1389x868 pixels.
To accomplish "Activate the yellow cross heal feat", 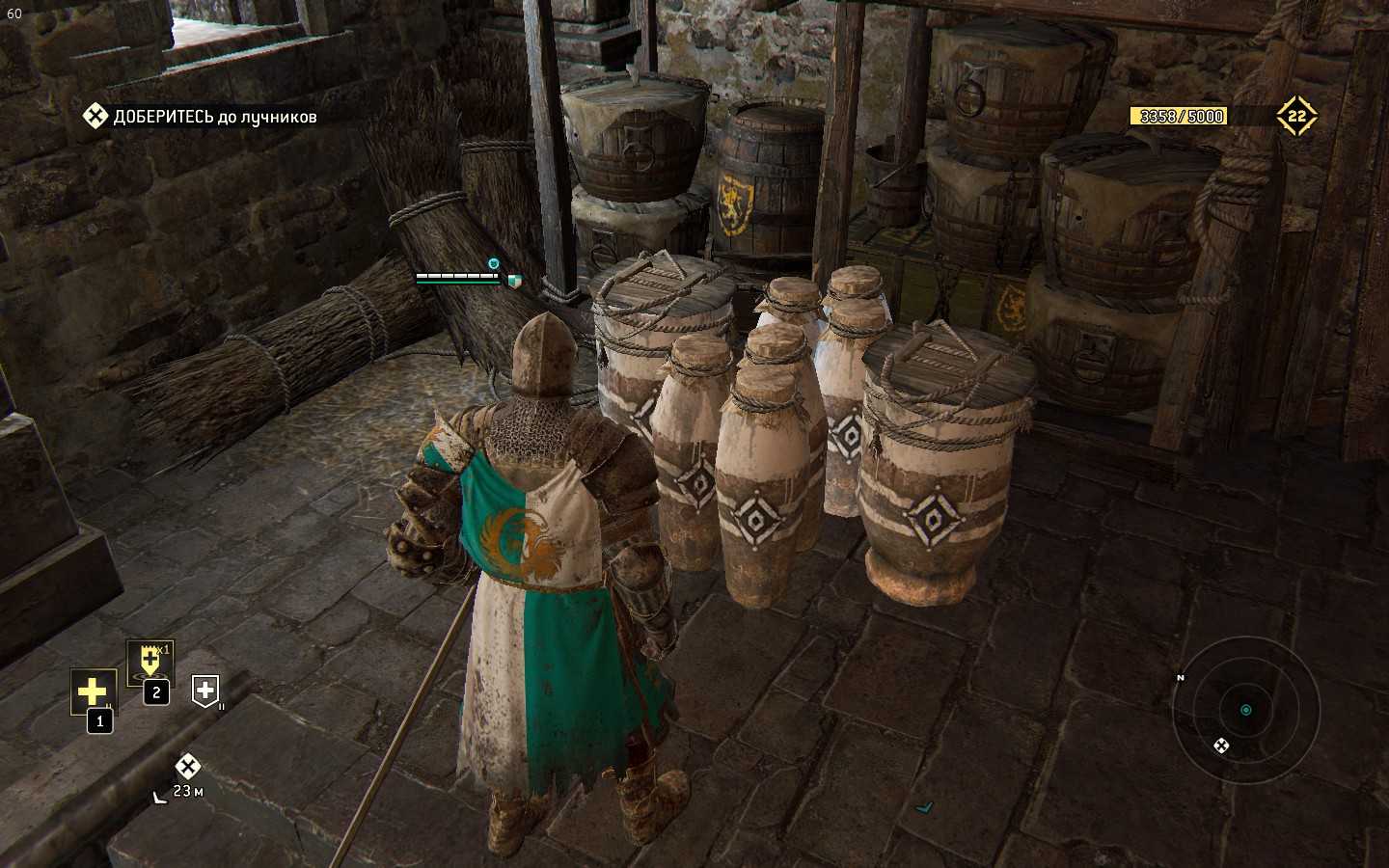I will pyautogui.click(x=93, y=692).
